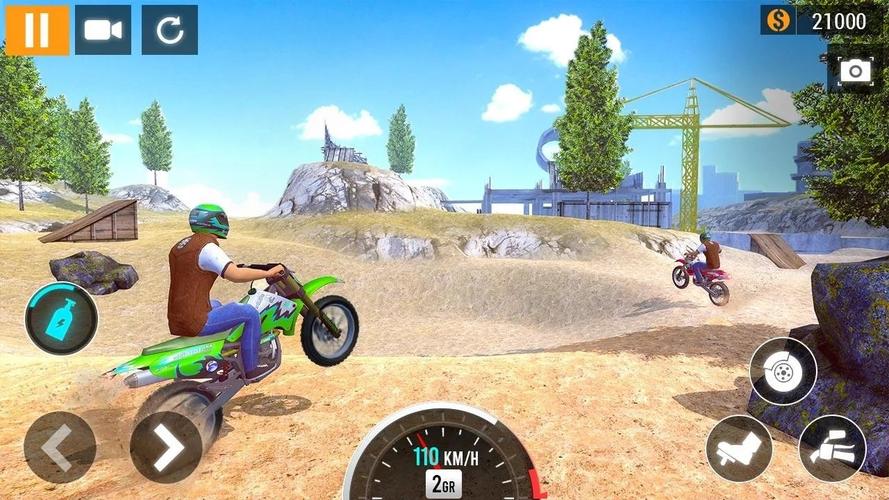Screen dimensions: 889x500
Task: Steer right with the right arrow button
Action: click(x=166, y=447)
